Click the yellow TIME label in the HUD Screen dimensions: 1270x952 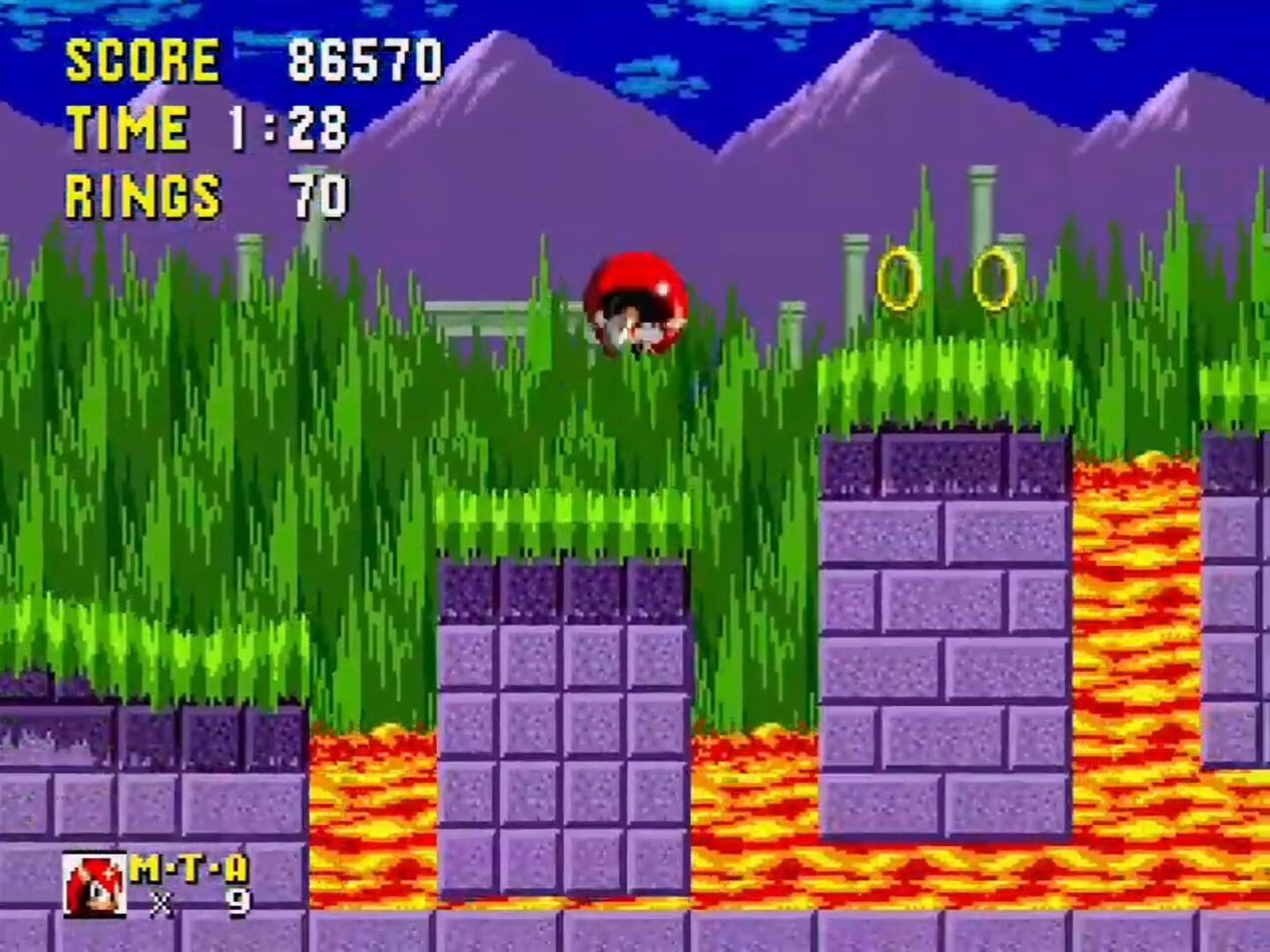tap(129, 127)
